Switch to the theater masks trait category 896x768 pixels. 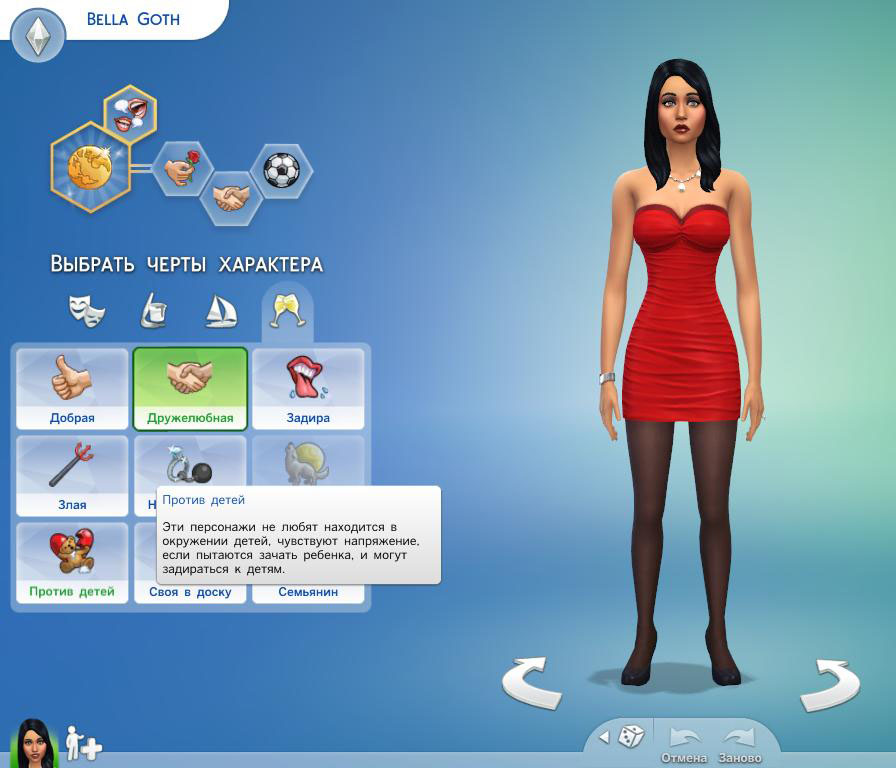point(86,311)
